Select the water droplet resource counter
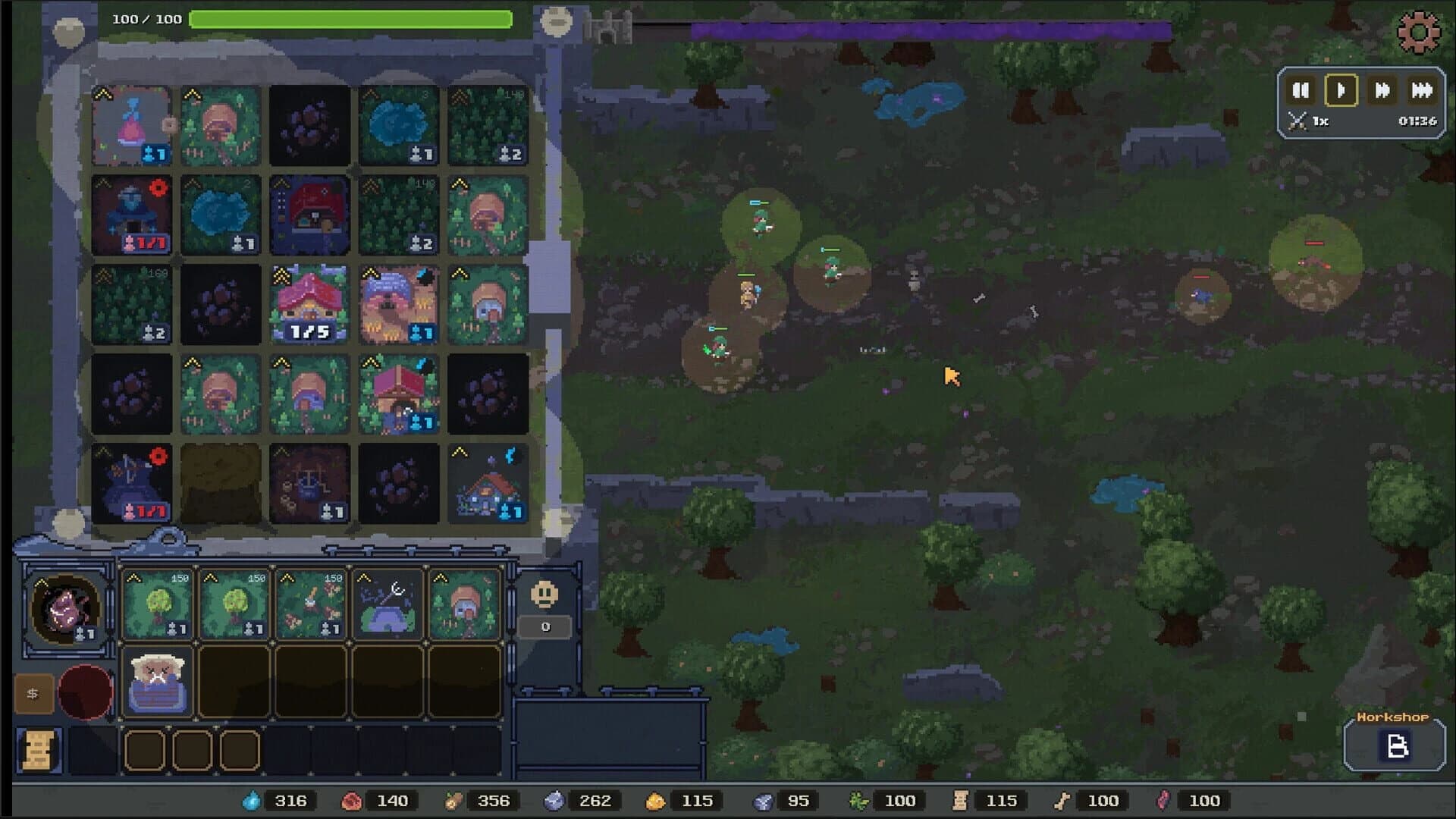The width and height of the screenshot is (1456, 819). [x=253, y=800]
